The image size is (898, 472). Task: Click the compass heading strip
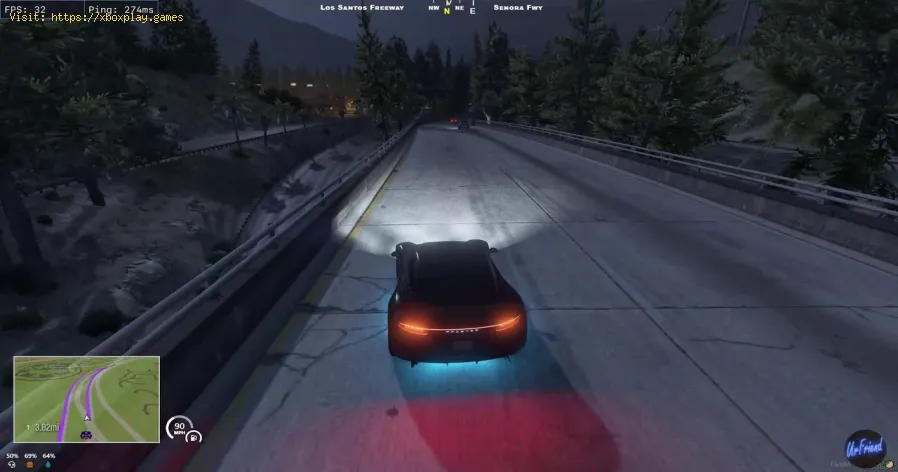[x=449, y=9]
